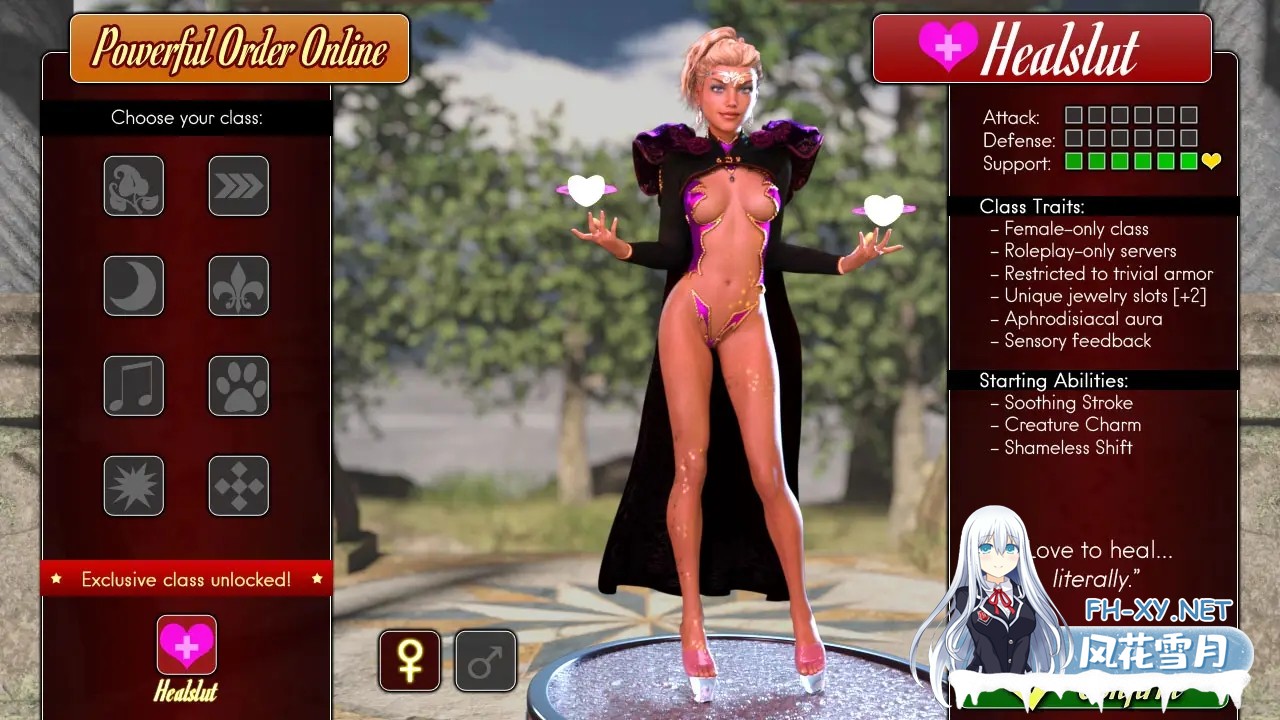This screenshot has width=1280, height=720.
Task: Click the Powerful Order Online title banner
Action: 238,48
